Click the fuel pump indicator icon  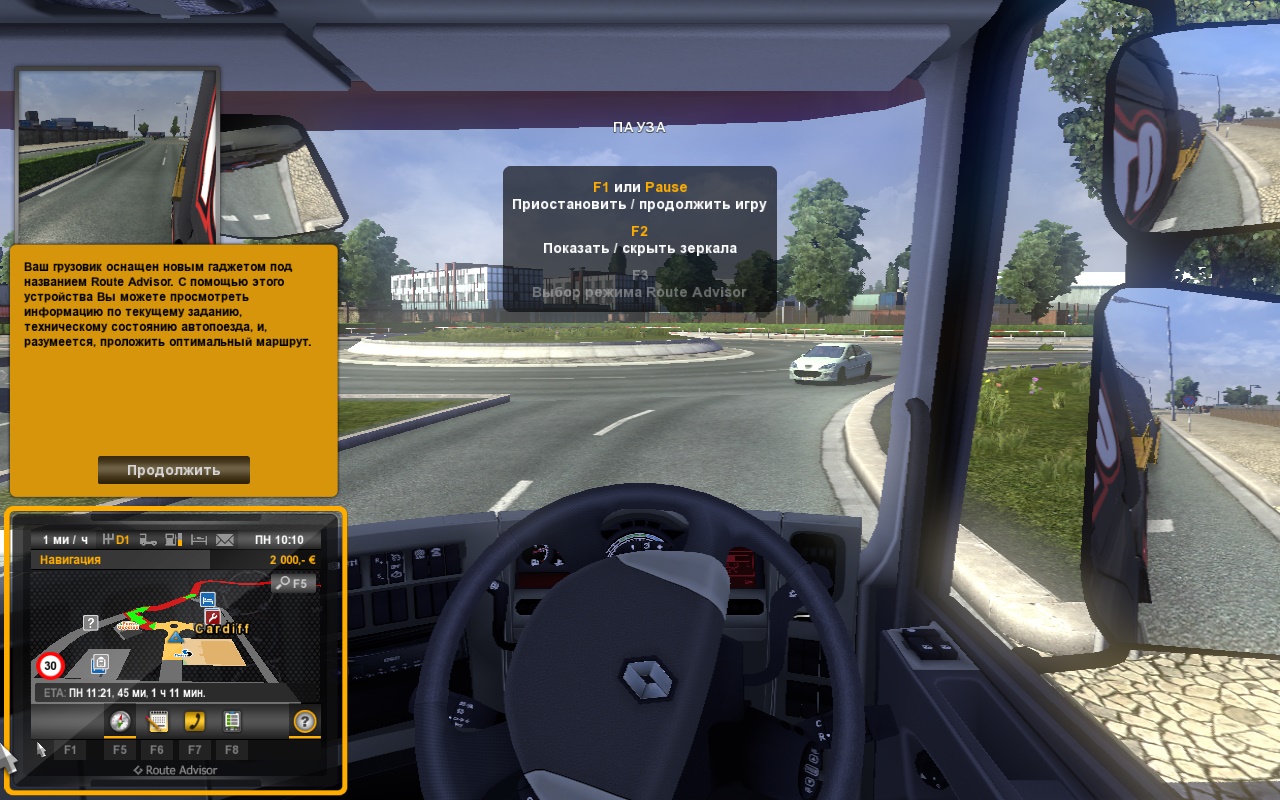click(x=173, y=540)
